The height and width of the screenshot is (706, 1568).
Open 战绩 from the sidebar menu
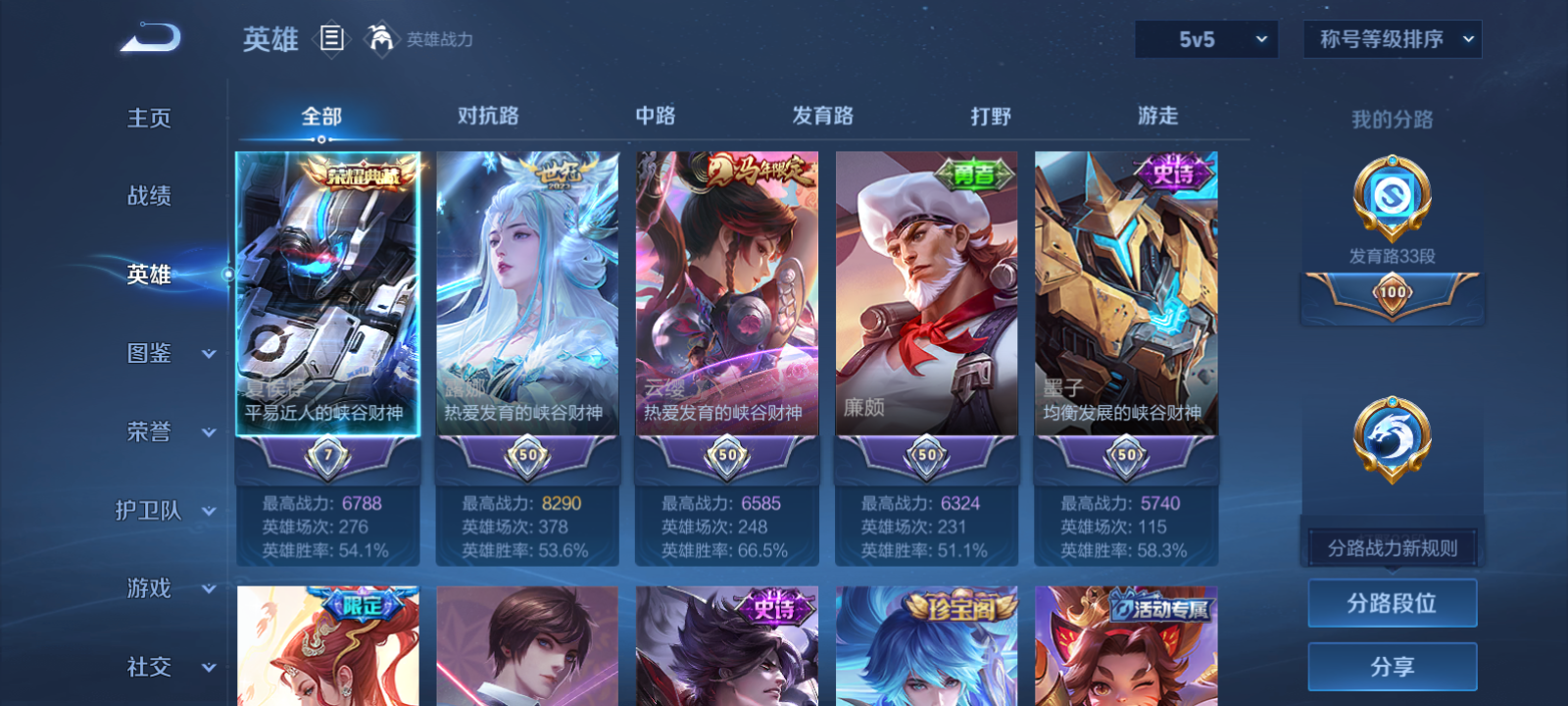149,196
